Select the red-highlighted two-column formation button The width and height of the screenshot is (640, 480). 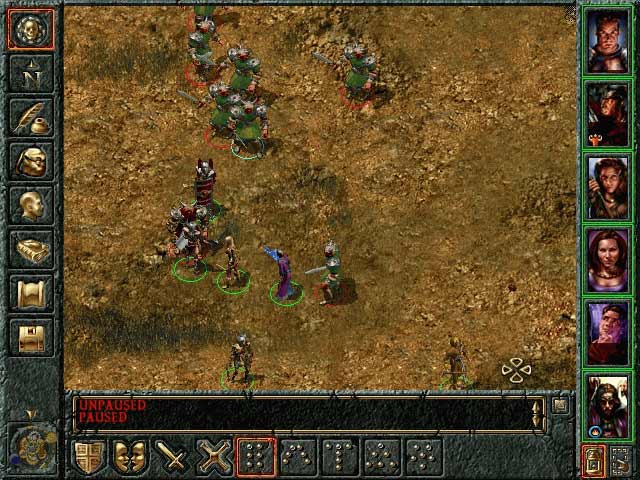click(x=256, y=457)
